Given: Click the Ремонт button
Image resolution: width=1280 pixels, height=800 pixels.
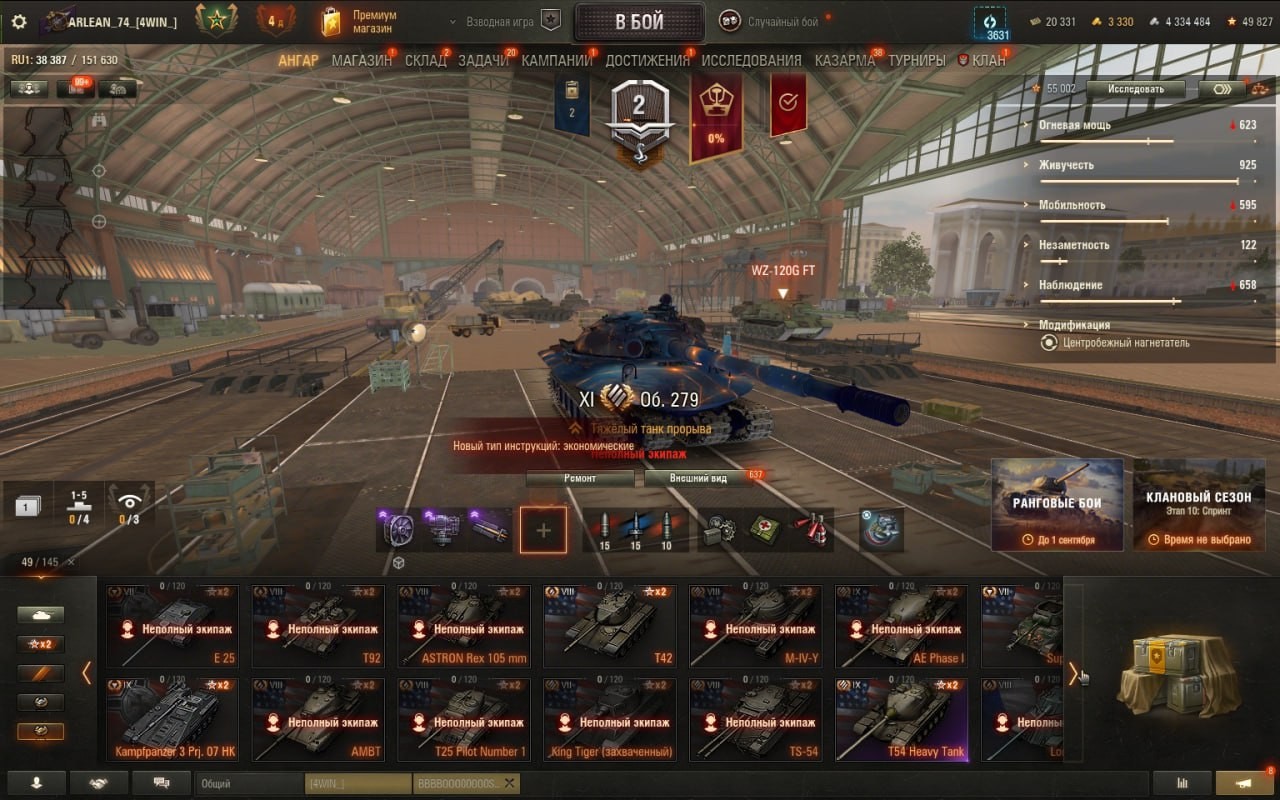Looking at the screenshot, I should click(580, 478).
